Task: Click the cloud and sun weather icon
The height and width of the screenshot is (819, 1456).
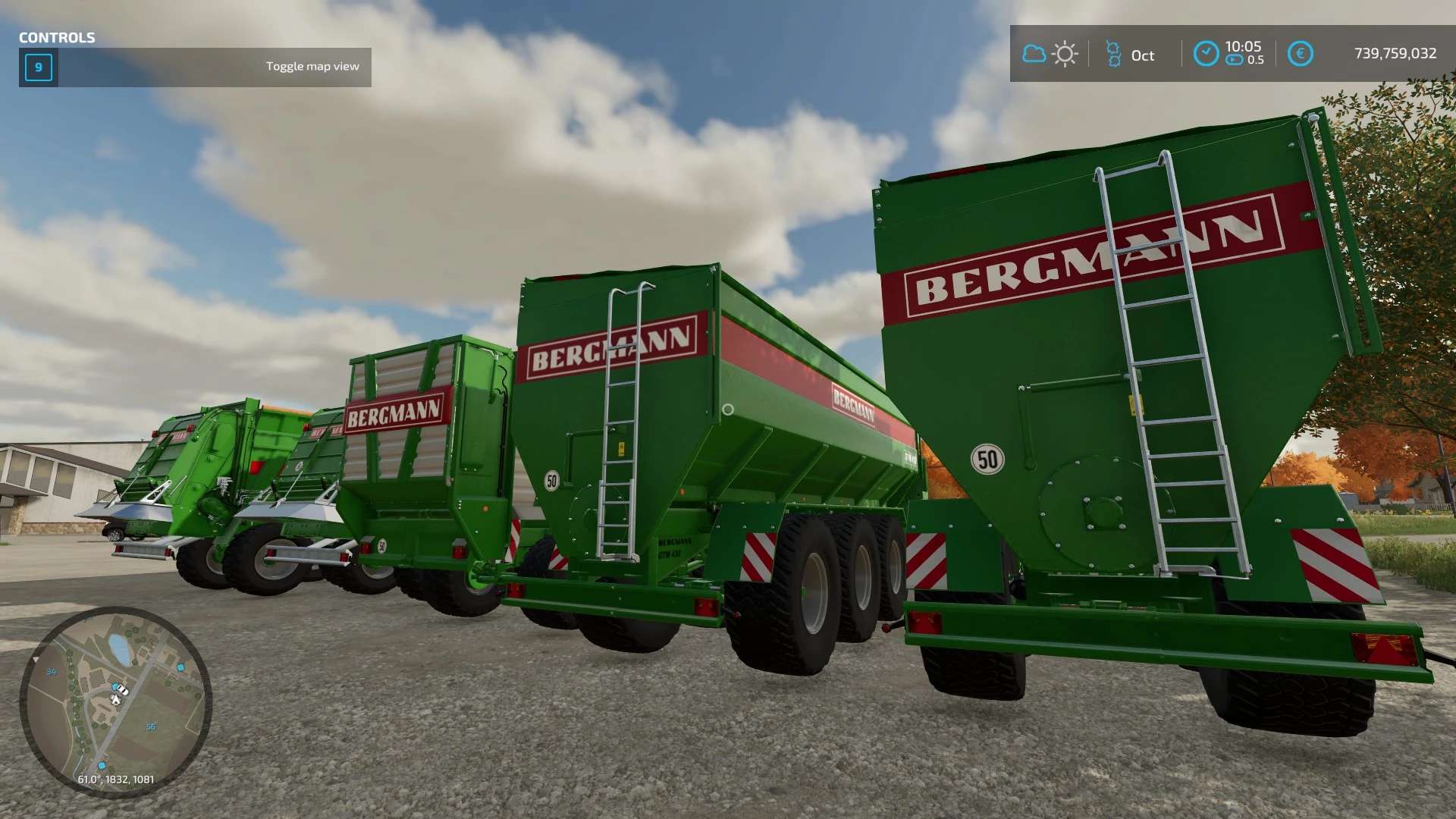Action: pos(1050,54)
